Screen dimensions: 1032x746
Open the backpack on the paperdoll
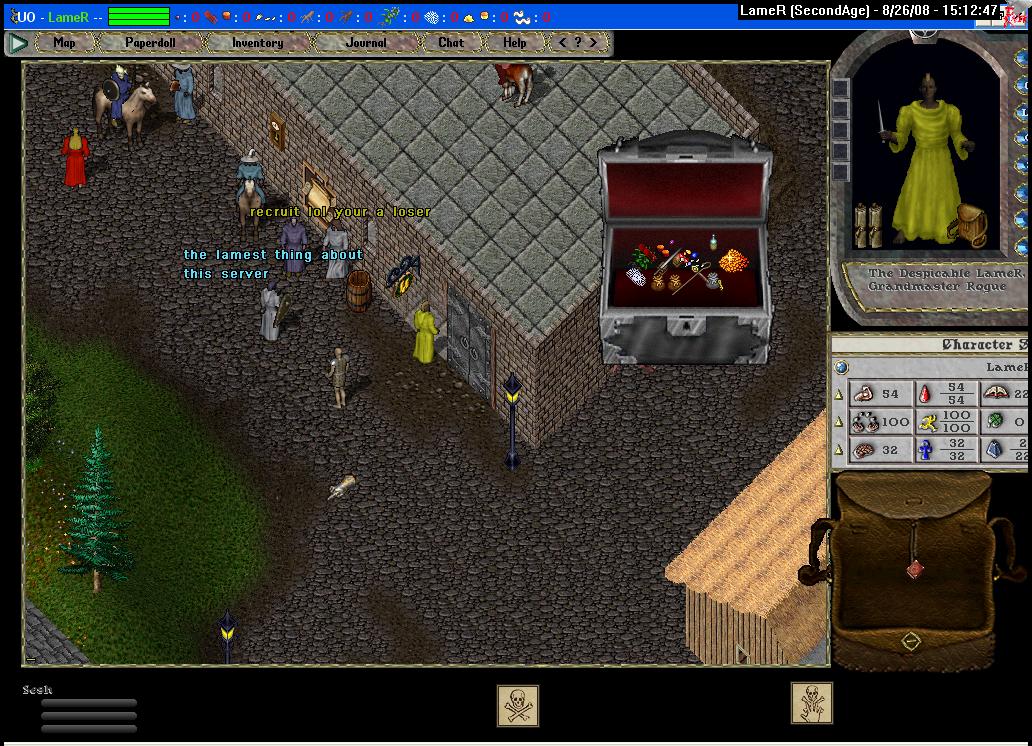pyautogui.click(x=967, y=224)
